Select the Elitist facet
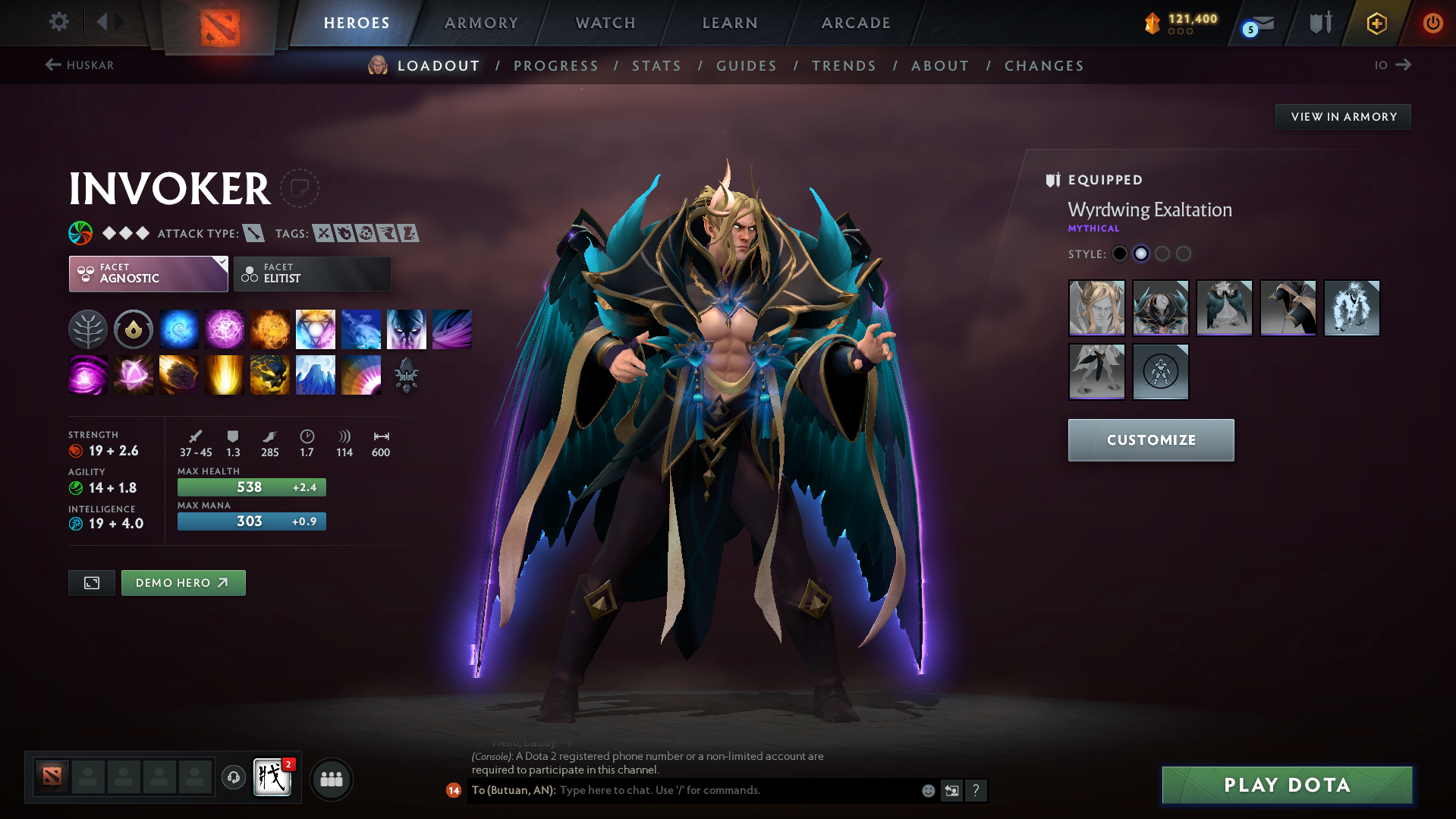Screen dimensions: 1456x819 [312, 274]
